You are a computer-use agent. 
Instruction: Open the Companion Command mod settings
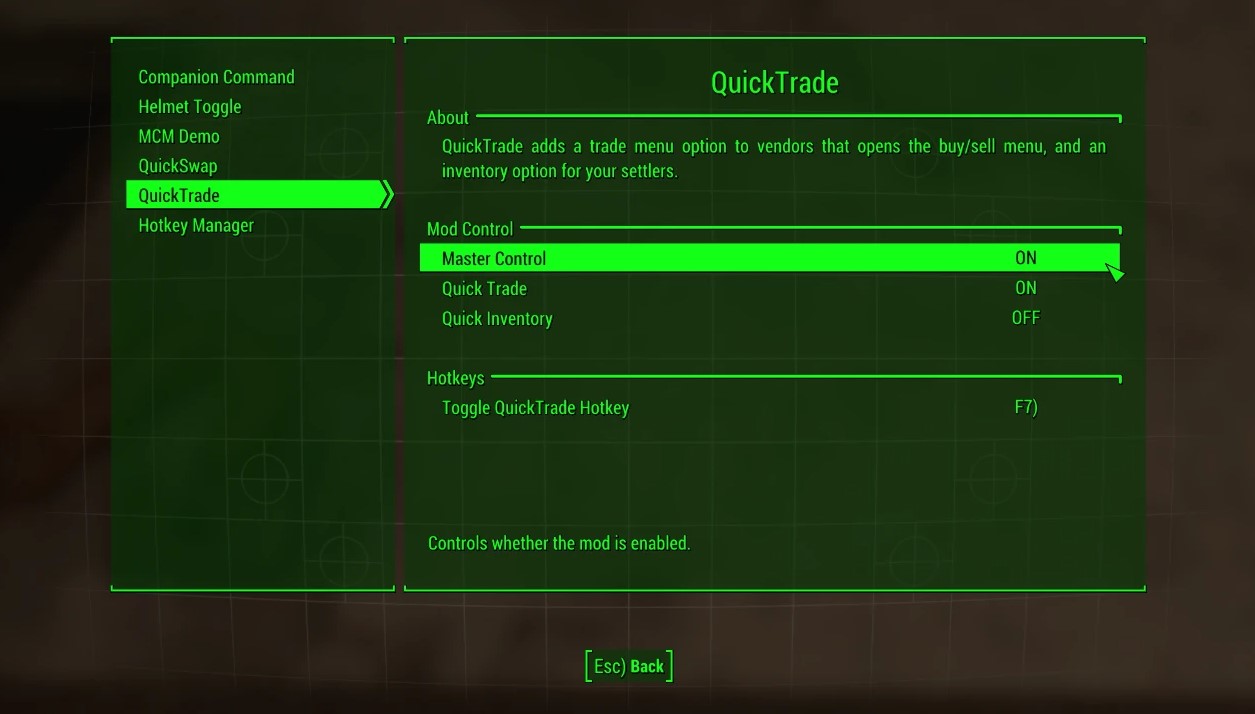(216, 77)
